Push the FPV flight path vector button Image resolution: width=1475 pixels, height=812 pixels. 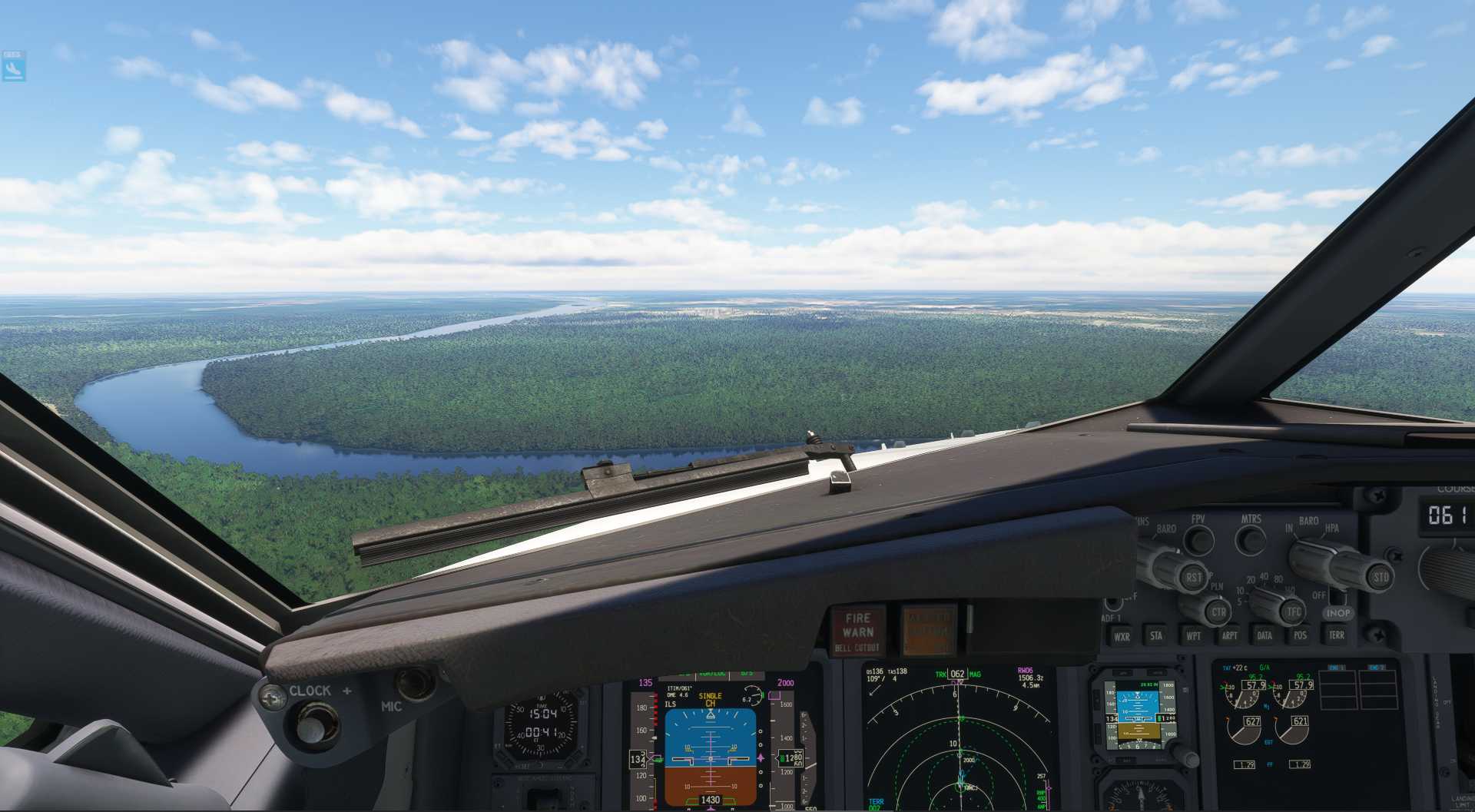(x=1198, y=539)
